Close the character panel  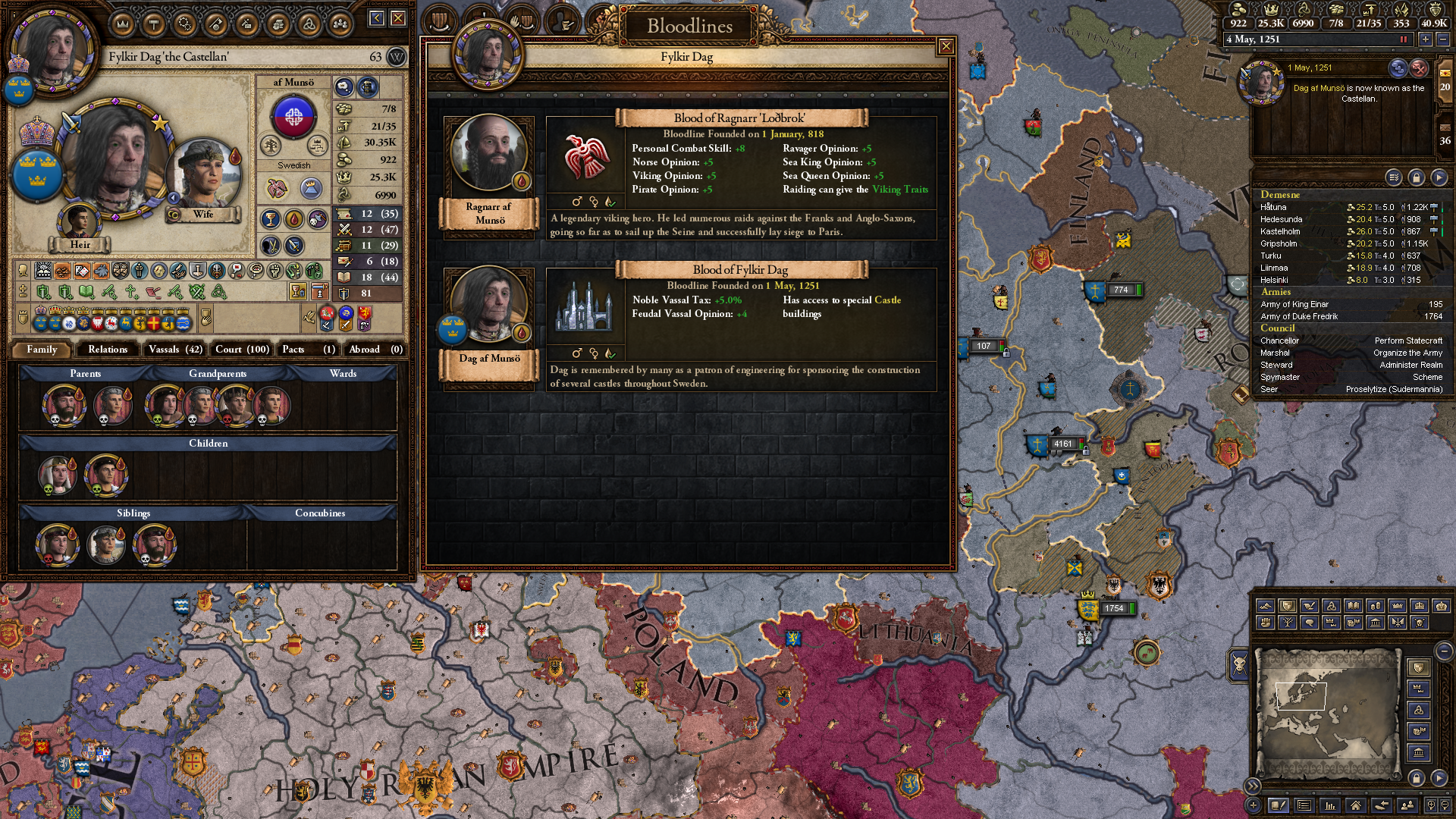[398, 18]
